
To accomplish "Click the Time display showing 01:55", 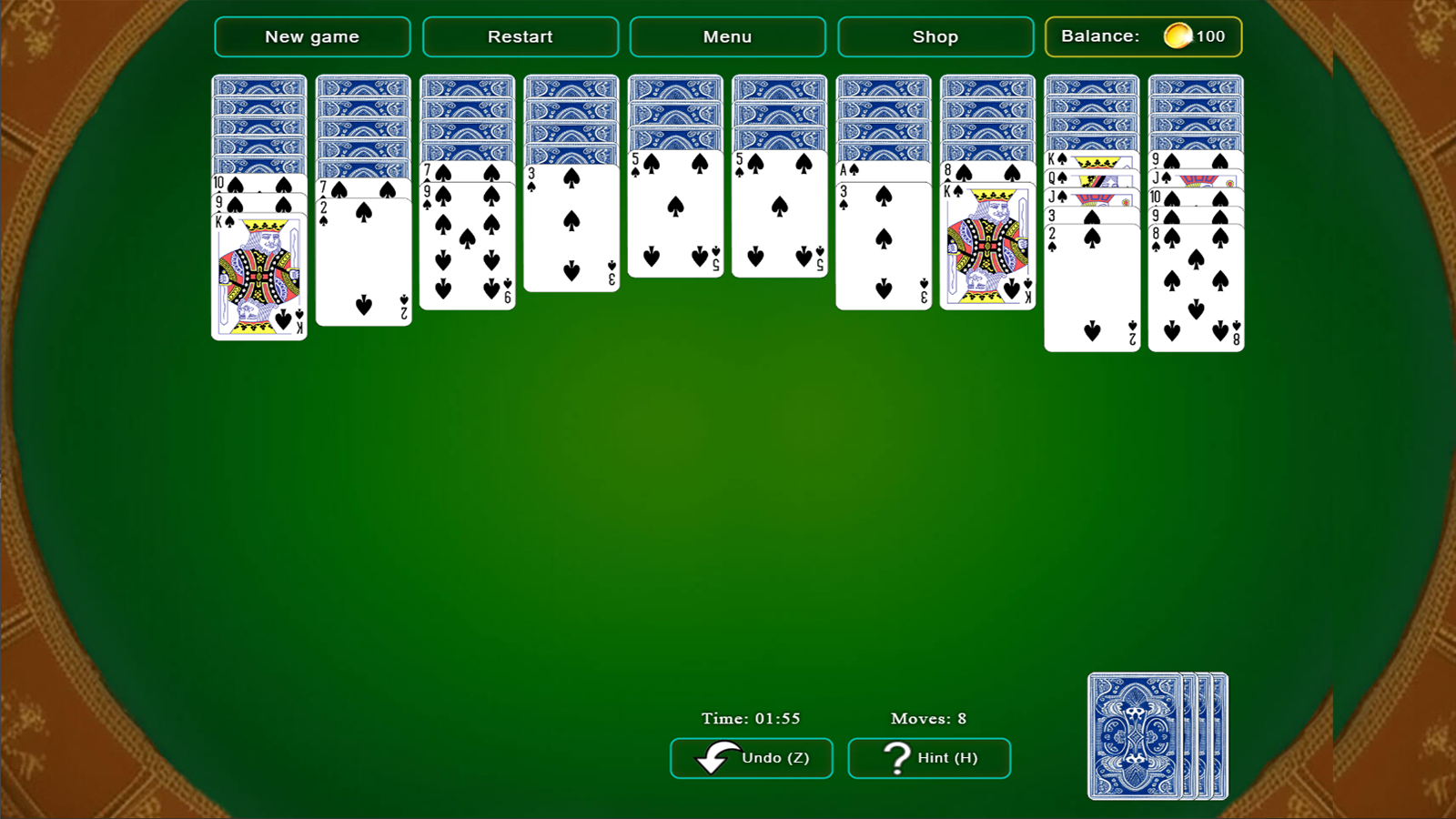I will (x=749, y=718).
